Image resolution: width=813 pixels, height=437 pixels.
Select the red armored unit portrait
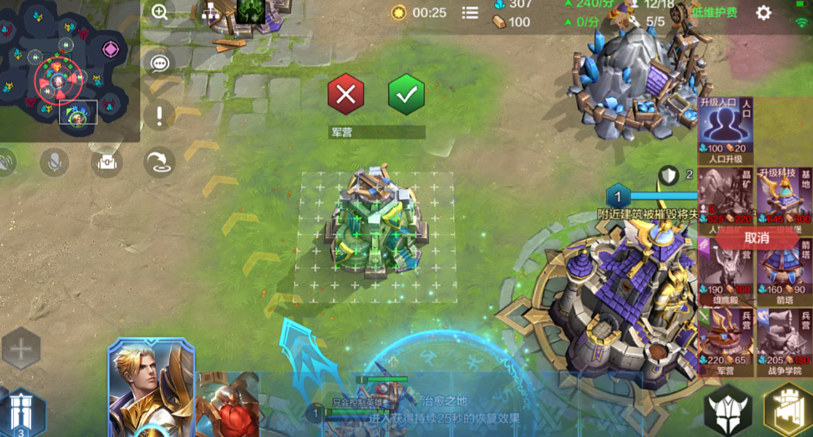[x=228, y=405]
